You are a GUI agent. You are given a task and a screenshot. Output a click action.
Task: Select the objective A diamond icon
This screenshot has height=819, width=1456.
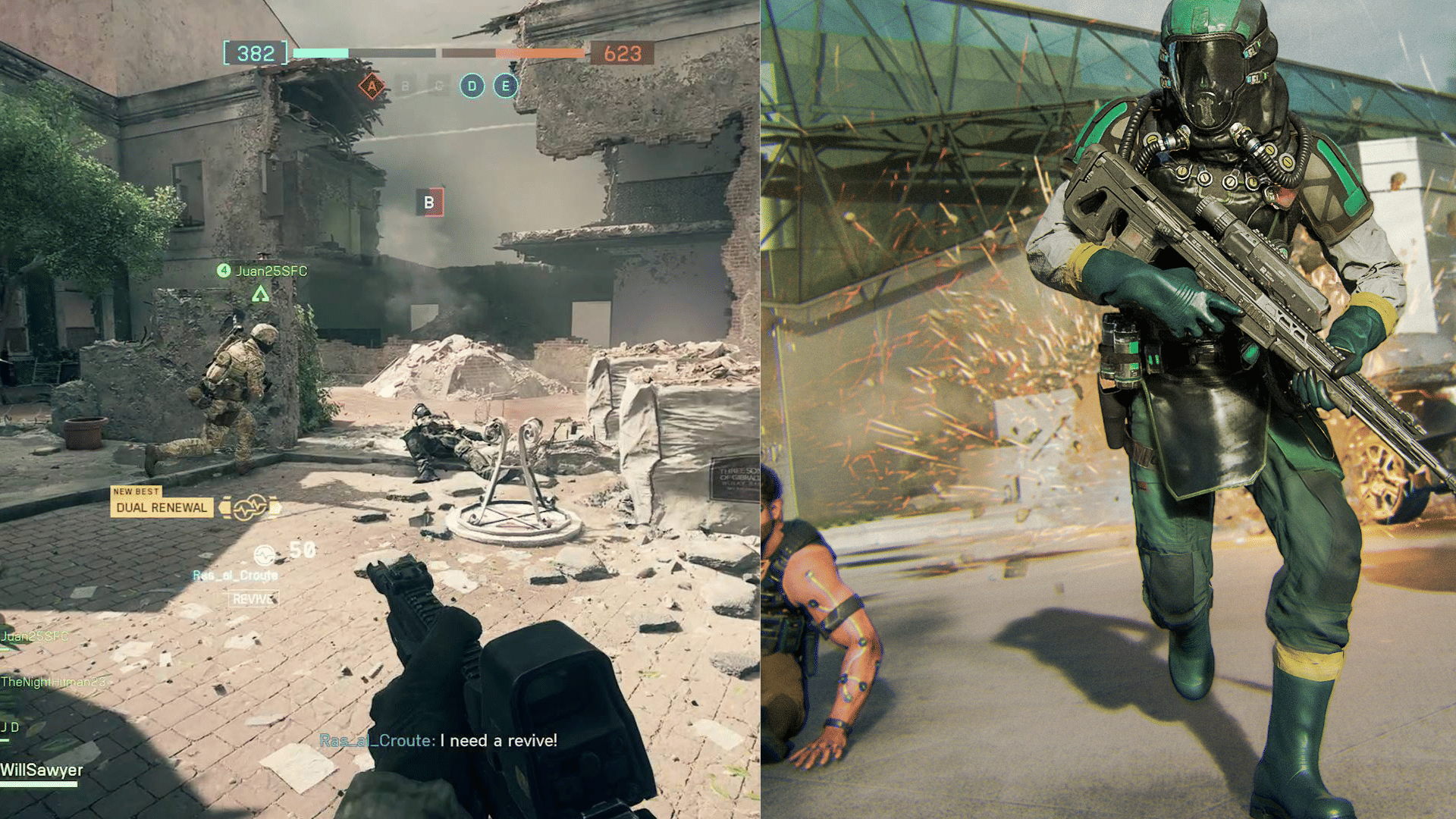click(x=372, y=86)
